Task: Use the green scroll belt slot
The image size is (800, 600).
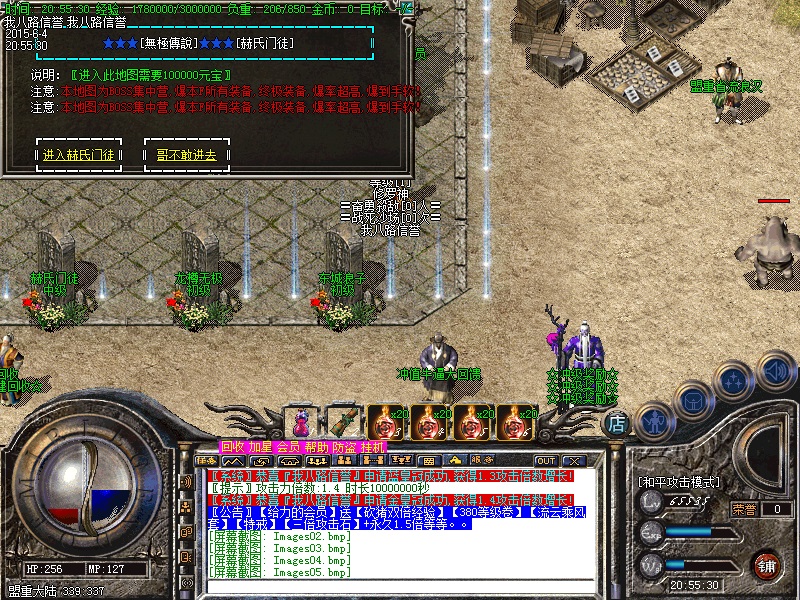Action: tap(344, 421)
